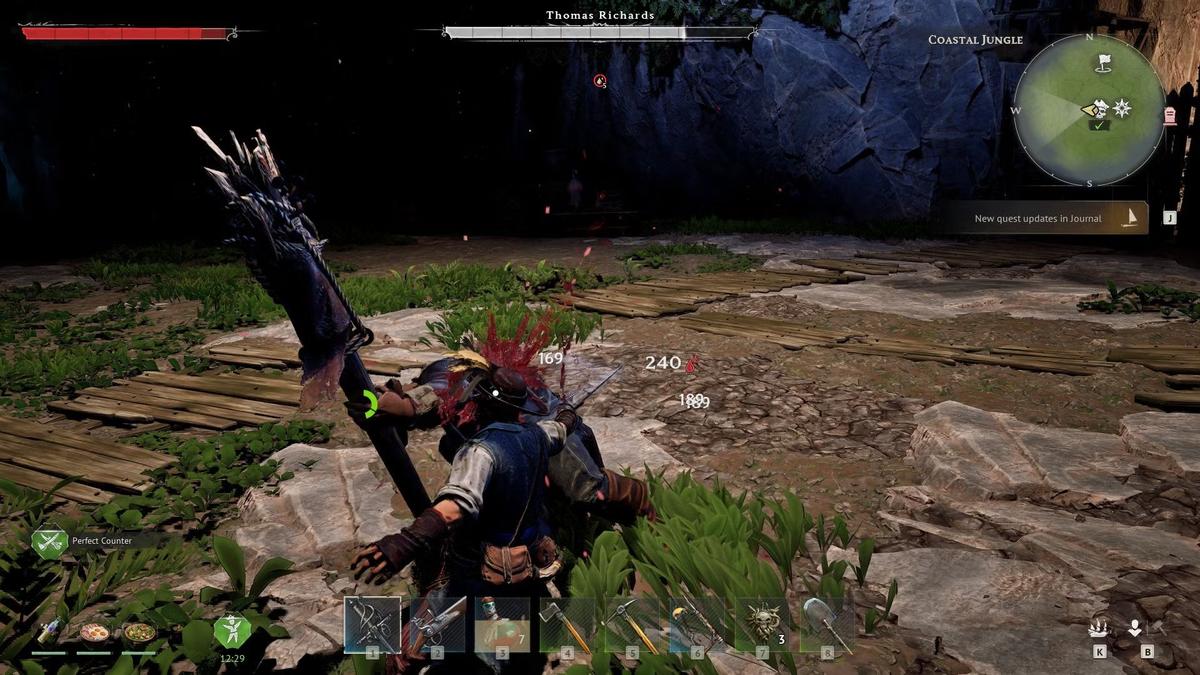
Task: Select the egg dish food buff
Action: pyautogui.click(x=94, y=632)
